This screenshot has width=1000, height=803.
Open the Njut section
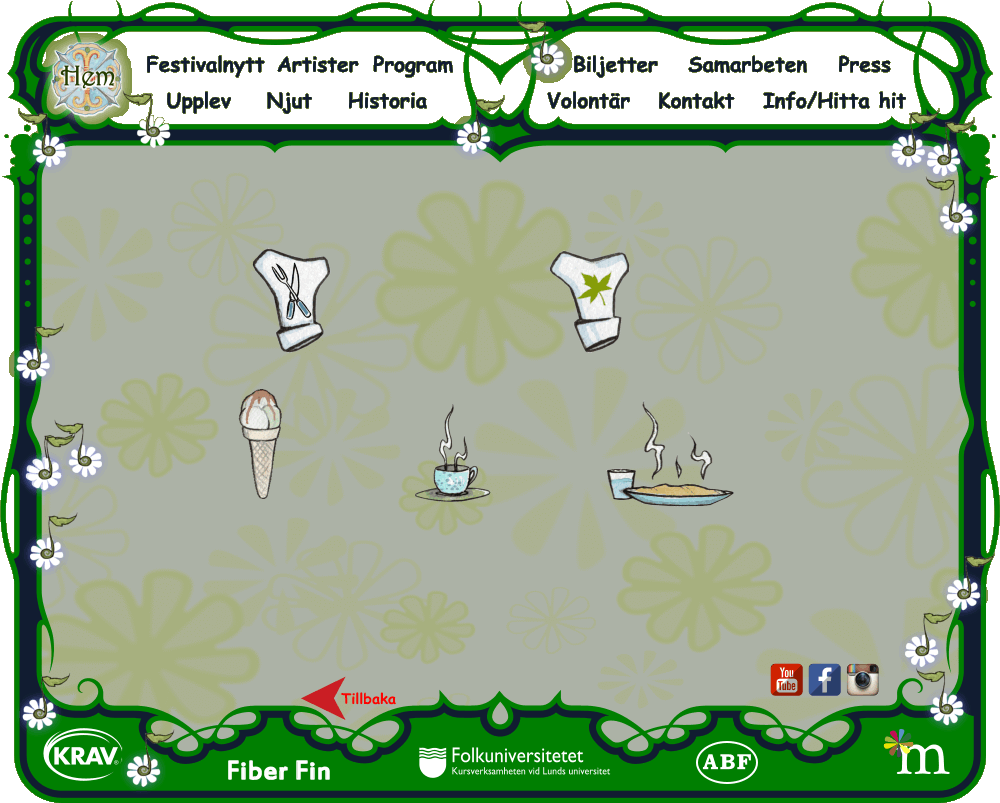[289, 102]
